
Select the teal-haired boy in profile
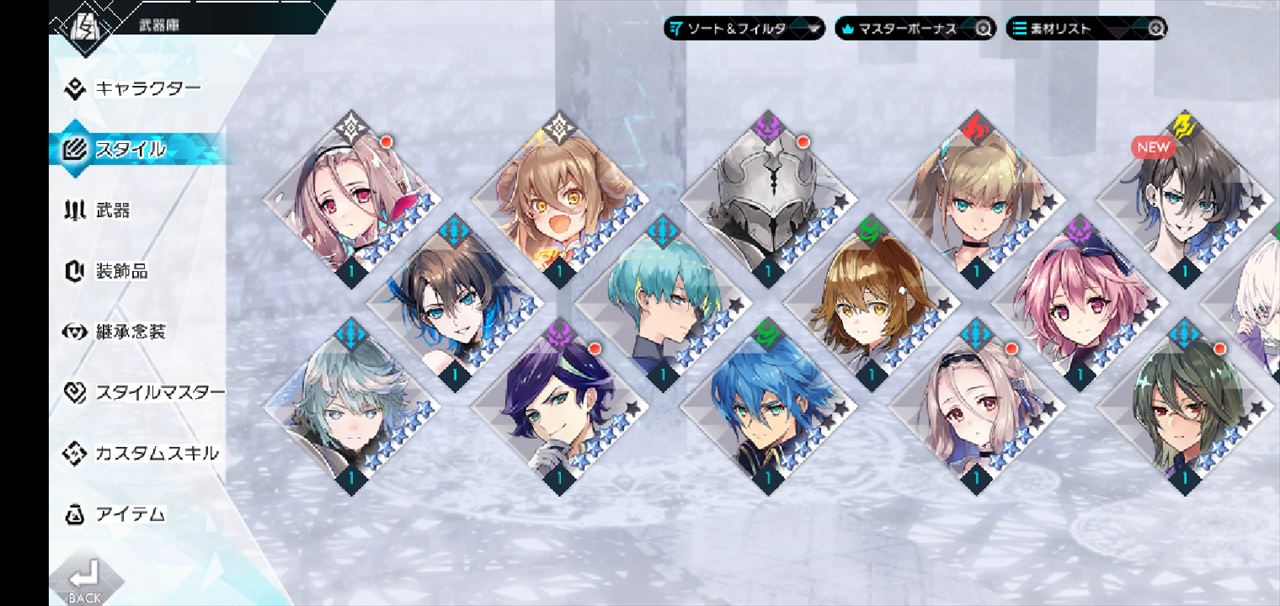pos(662,303)
